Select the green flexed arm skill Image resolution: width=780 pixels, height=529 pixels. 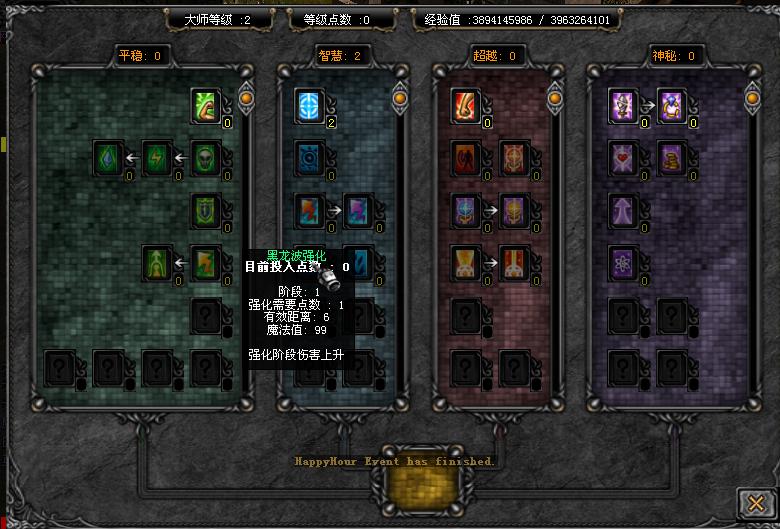point(206,105)
